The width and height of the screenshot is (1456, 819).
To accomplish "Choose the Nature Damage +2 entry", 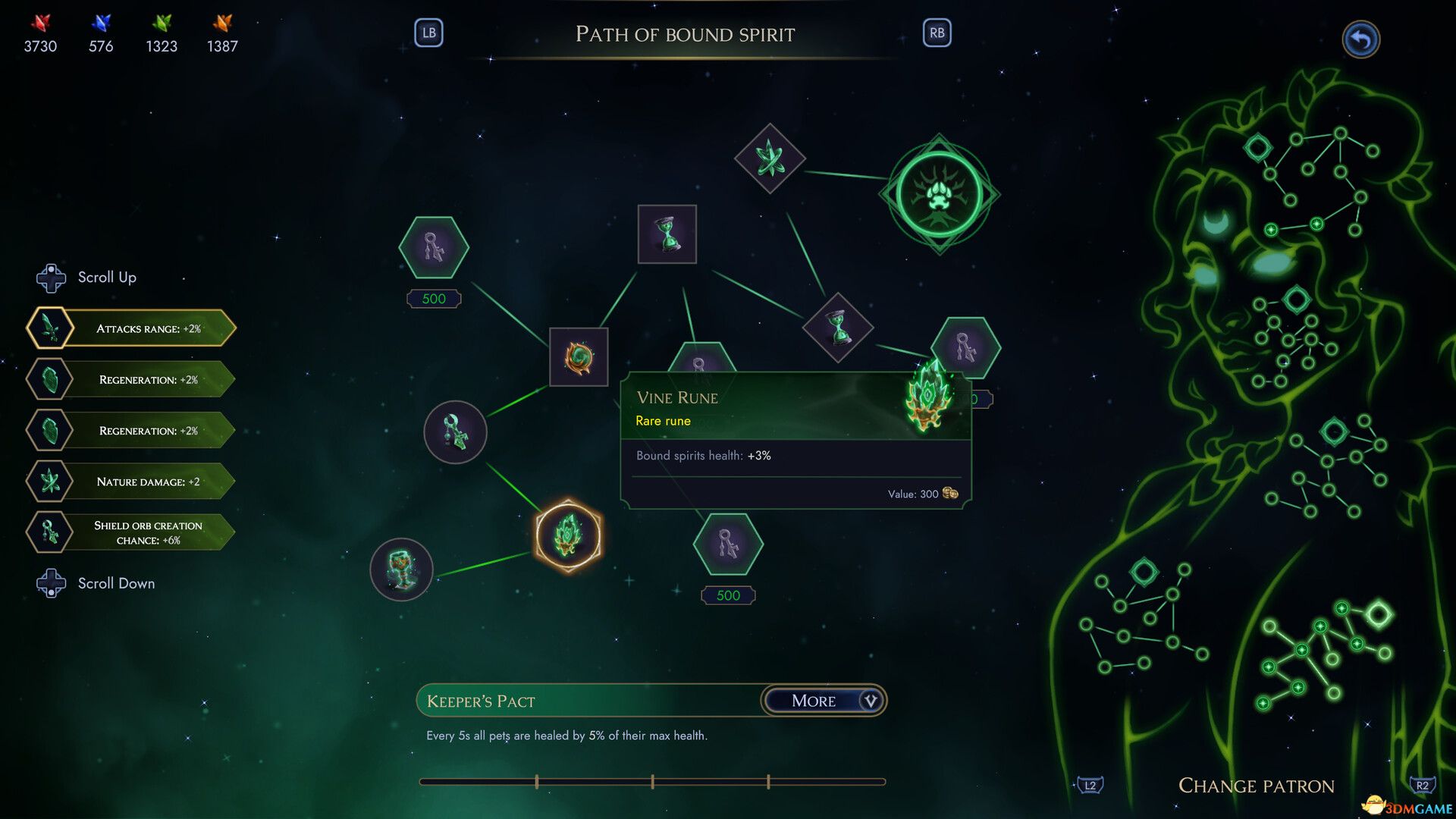I will [131, 482].
